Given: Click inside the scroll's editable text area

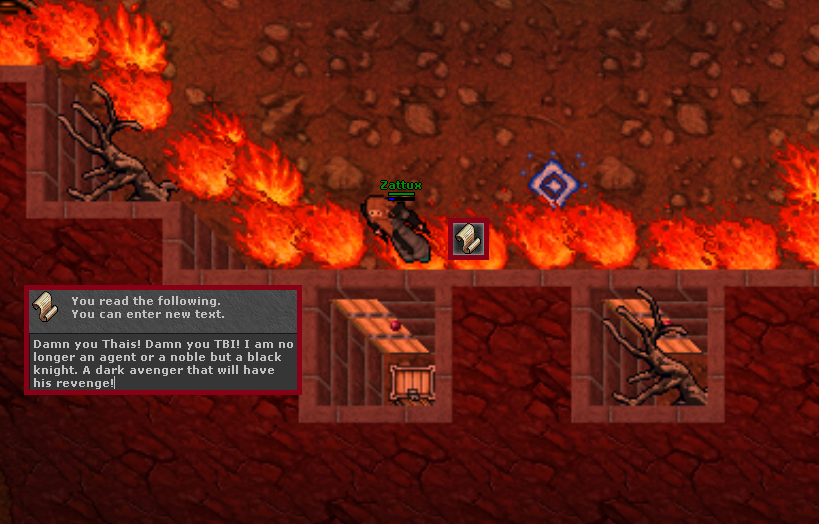Looking at the screenshot, I should coord(162,362).
